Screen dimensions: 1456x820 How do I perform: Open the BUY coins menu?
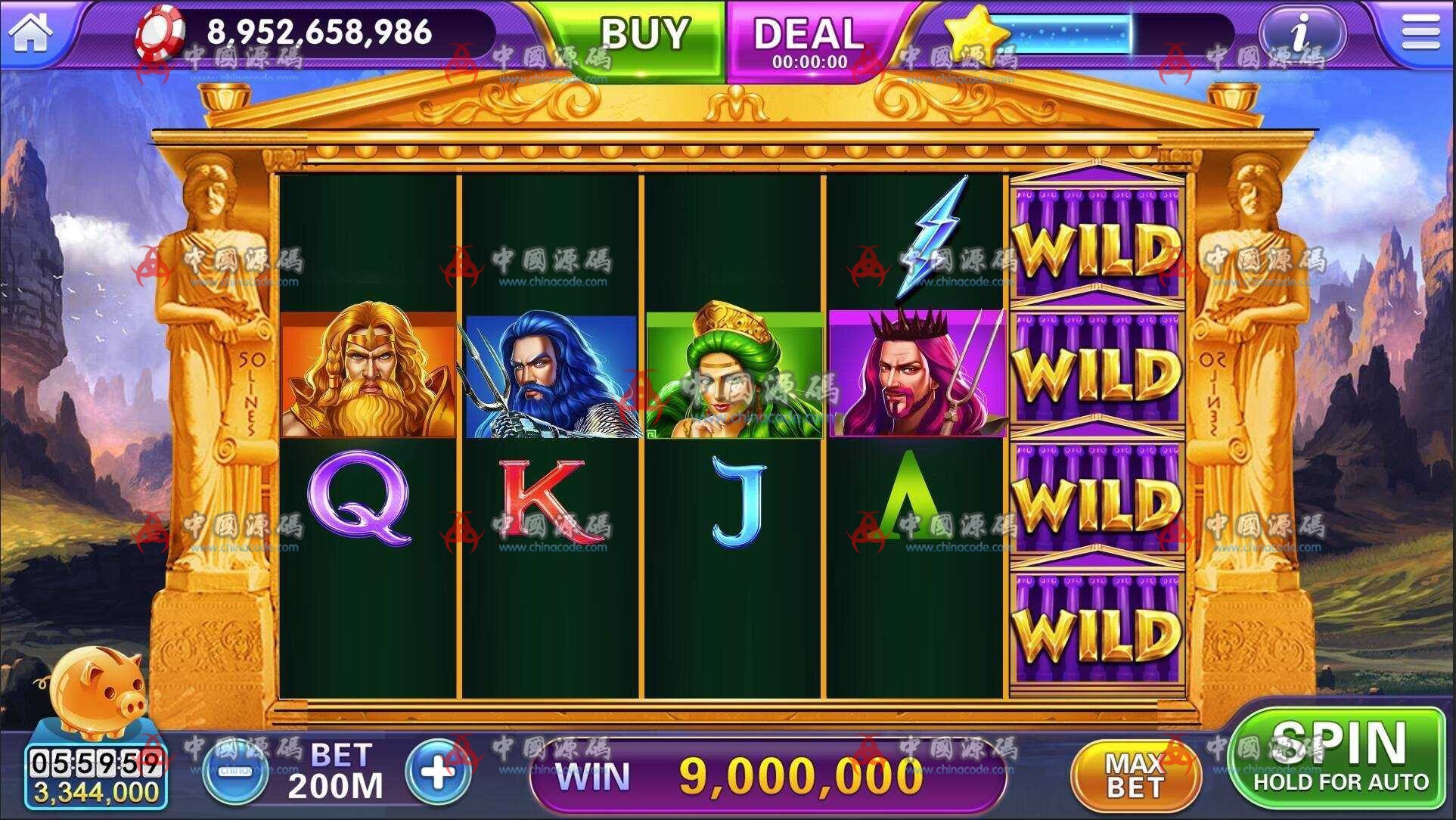(x=644, y=33)
